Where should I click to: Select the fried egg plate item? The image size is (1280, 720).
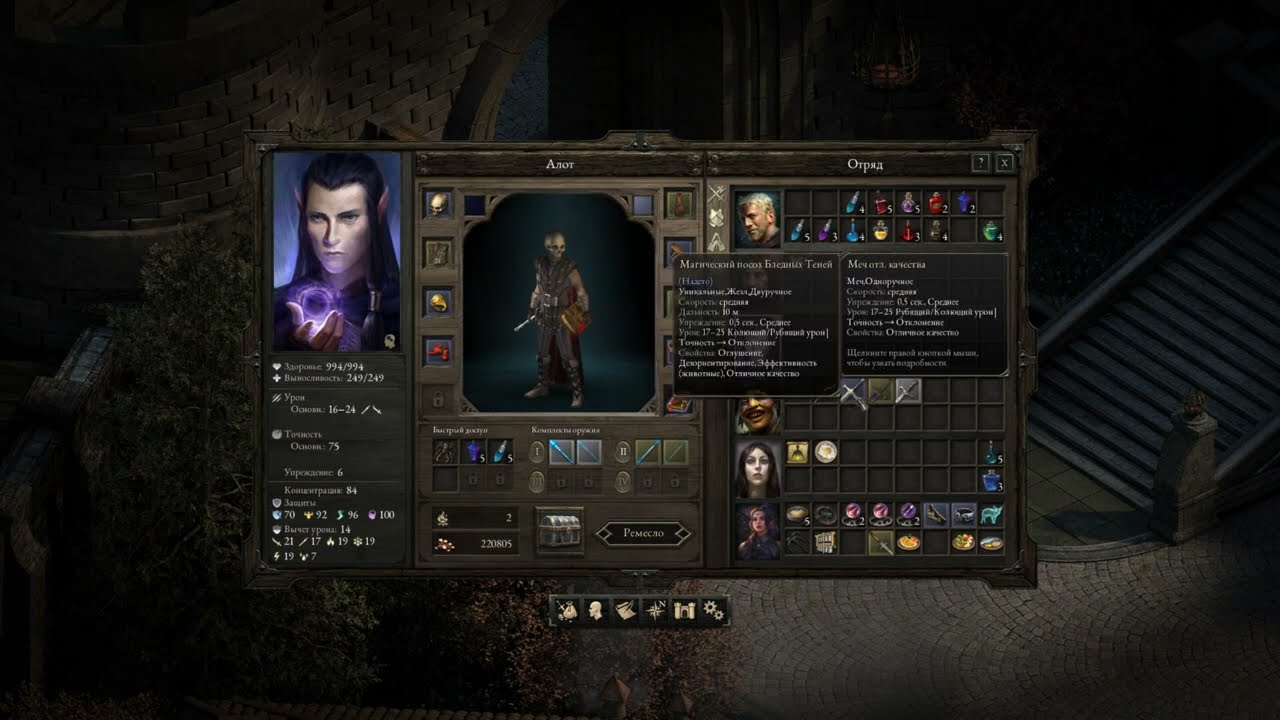pyautogui.click(x=825, y=453)
